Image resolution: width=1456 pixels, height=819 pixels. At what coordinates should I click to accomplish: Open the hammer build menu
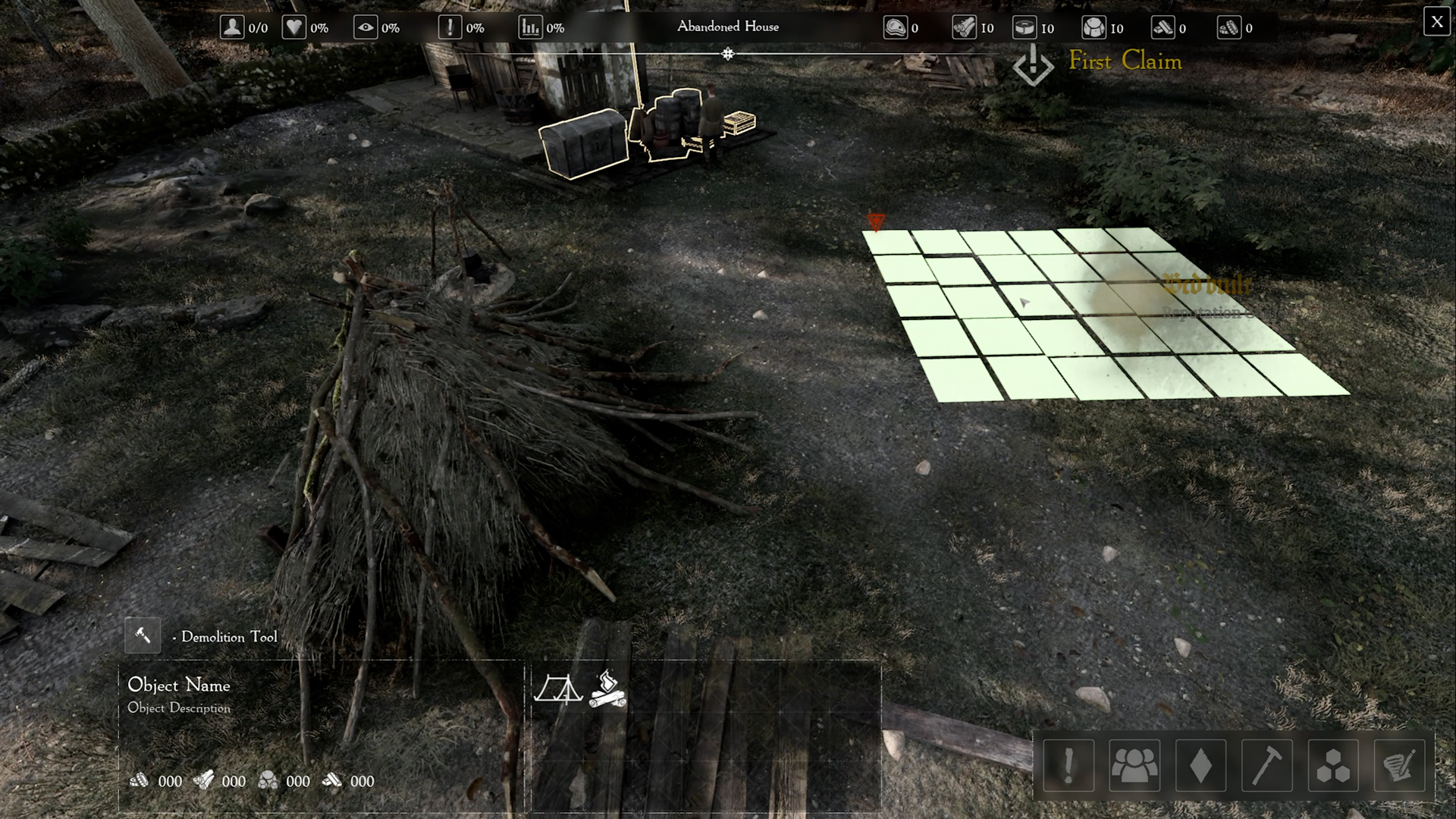pos(1266,765)
